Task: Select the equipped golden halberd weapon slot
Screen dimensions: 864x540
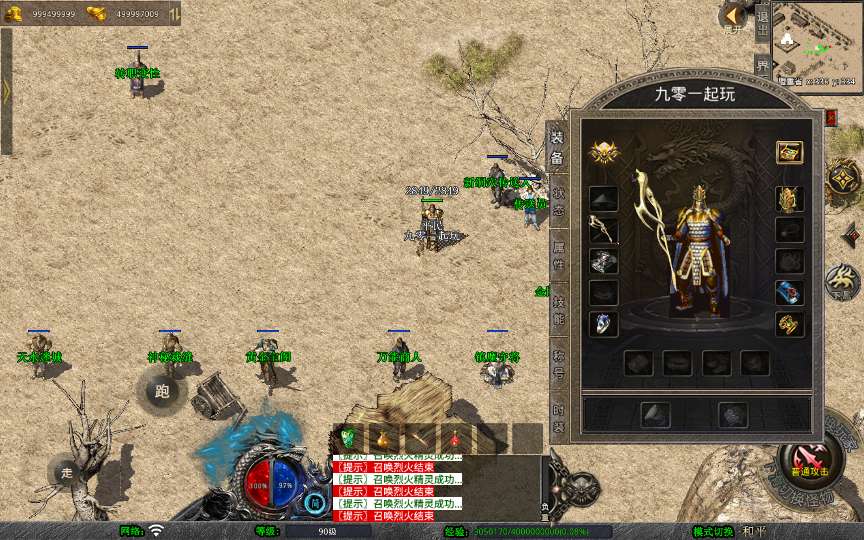Action: pos(603,231)
